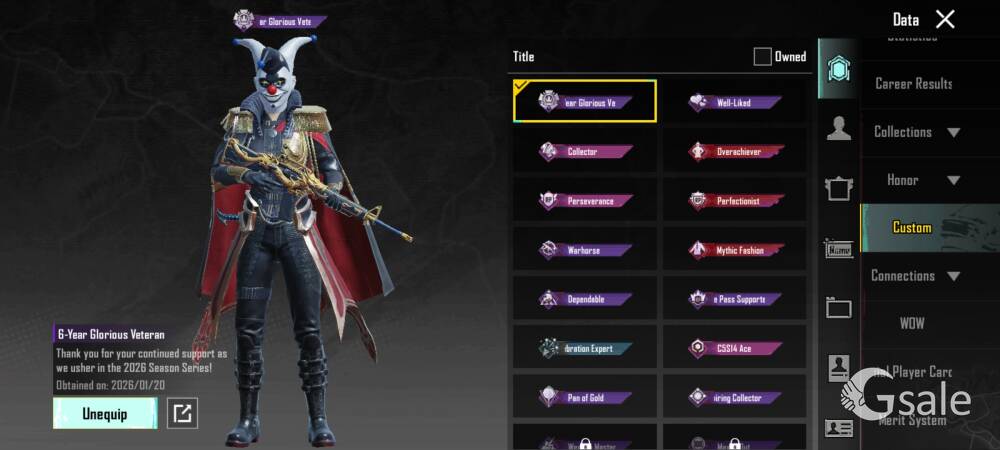Close the Data screen

coord(945,19)
